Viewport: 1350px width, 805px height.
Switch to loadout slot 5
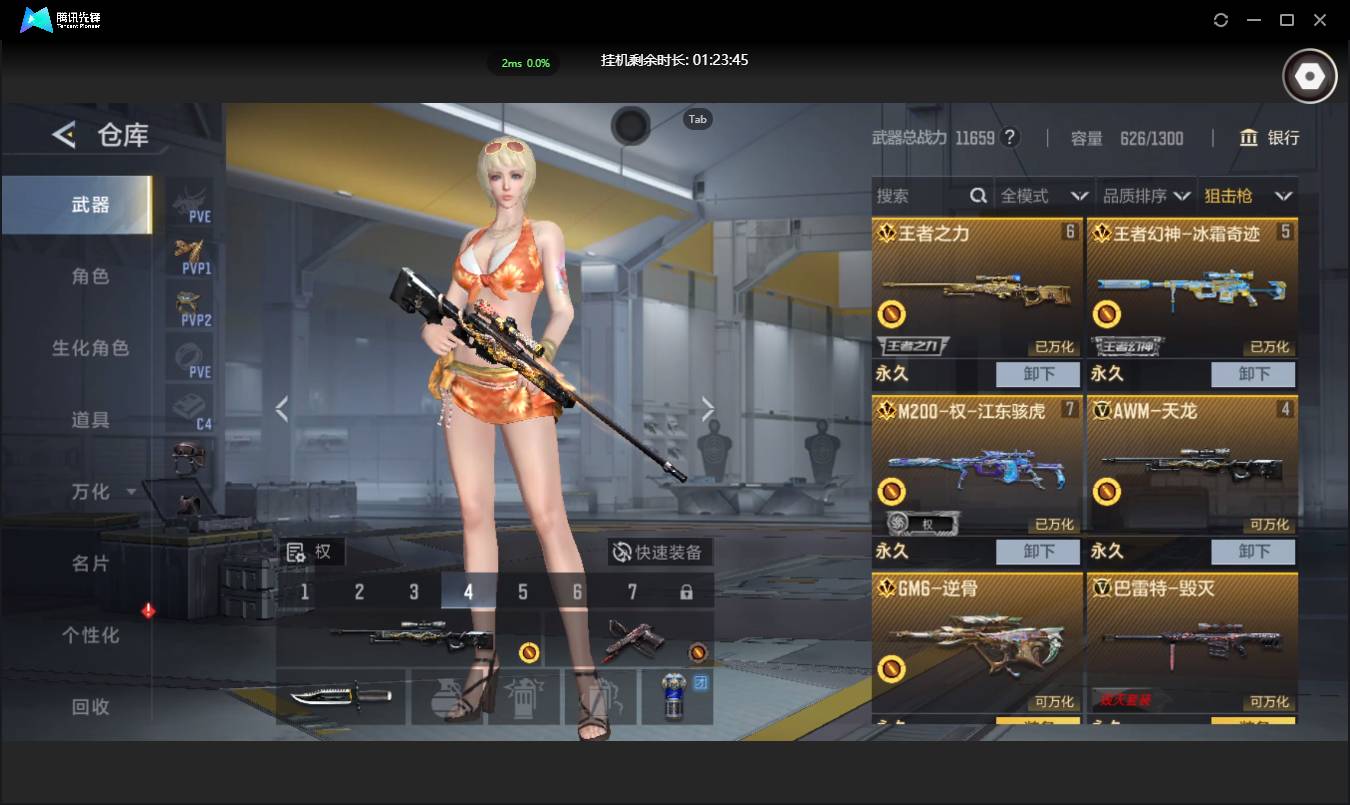(522, 592)
